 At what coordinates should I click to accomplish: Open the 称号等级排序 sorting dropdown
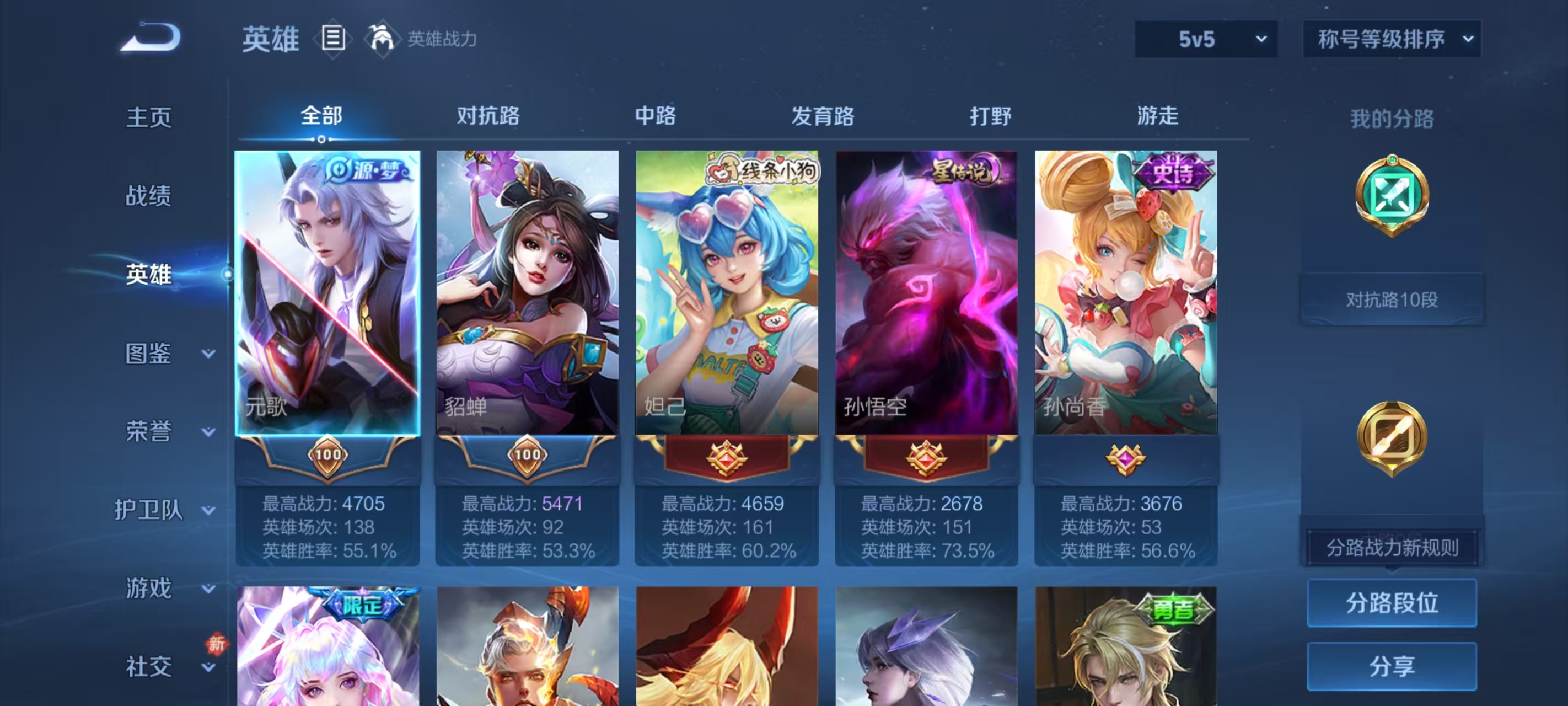1392,39
